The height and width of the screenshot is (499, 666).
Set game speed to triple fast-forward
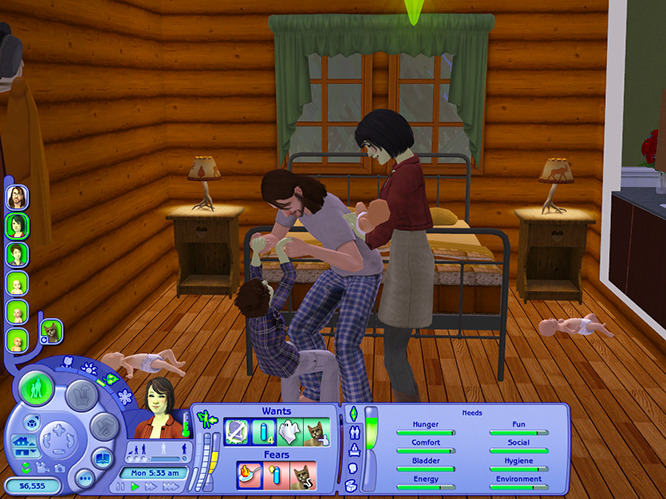[171, 486]
